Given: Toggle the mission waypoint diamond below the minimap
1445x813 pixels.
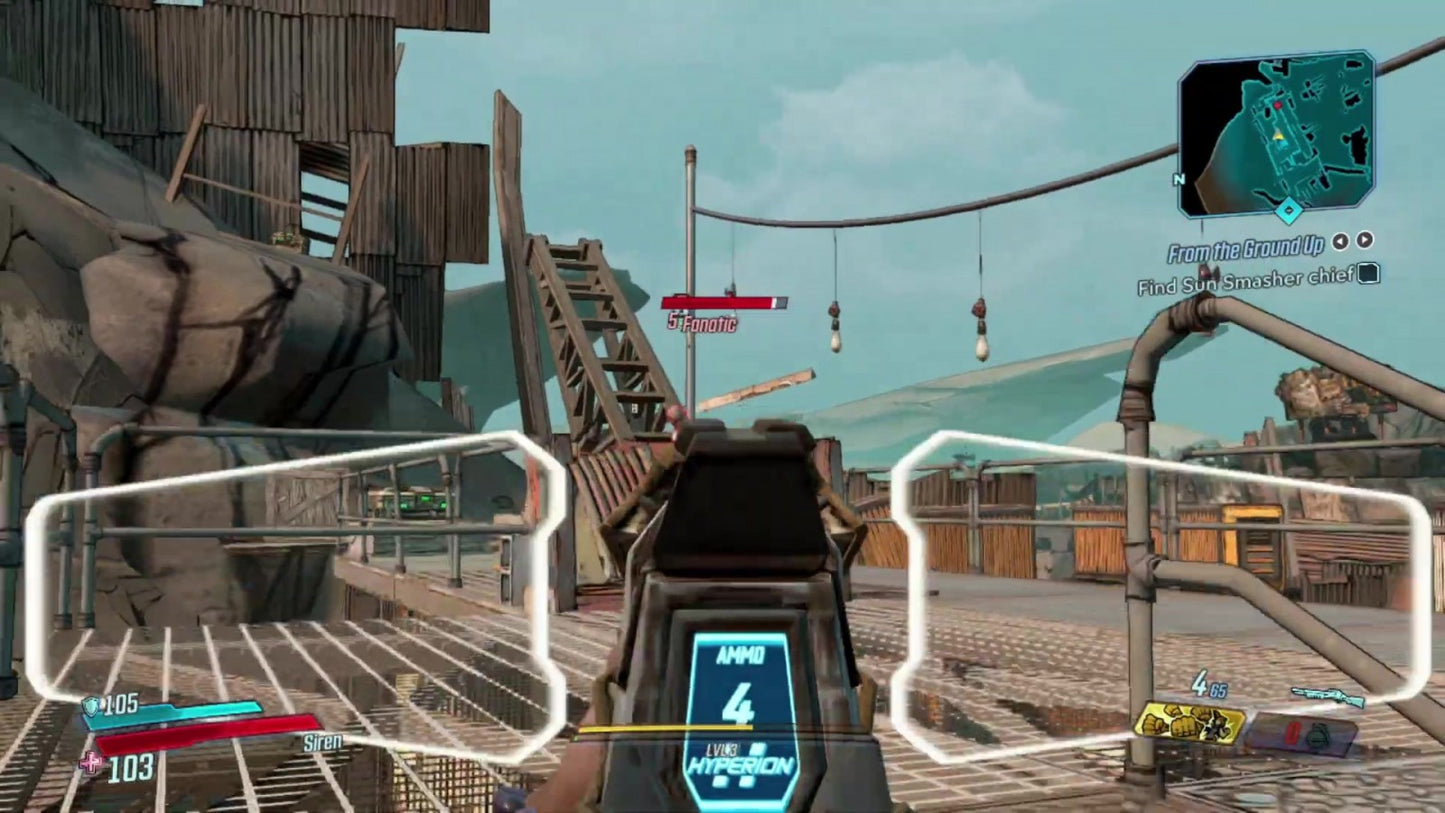Looking at the screenshot, I should pyautogui.click(x=1288, y=209).
